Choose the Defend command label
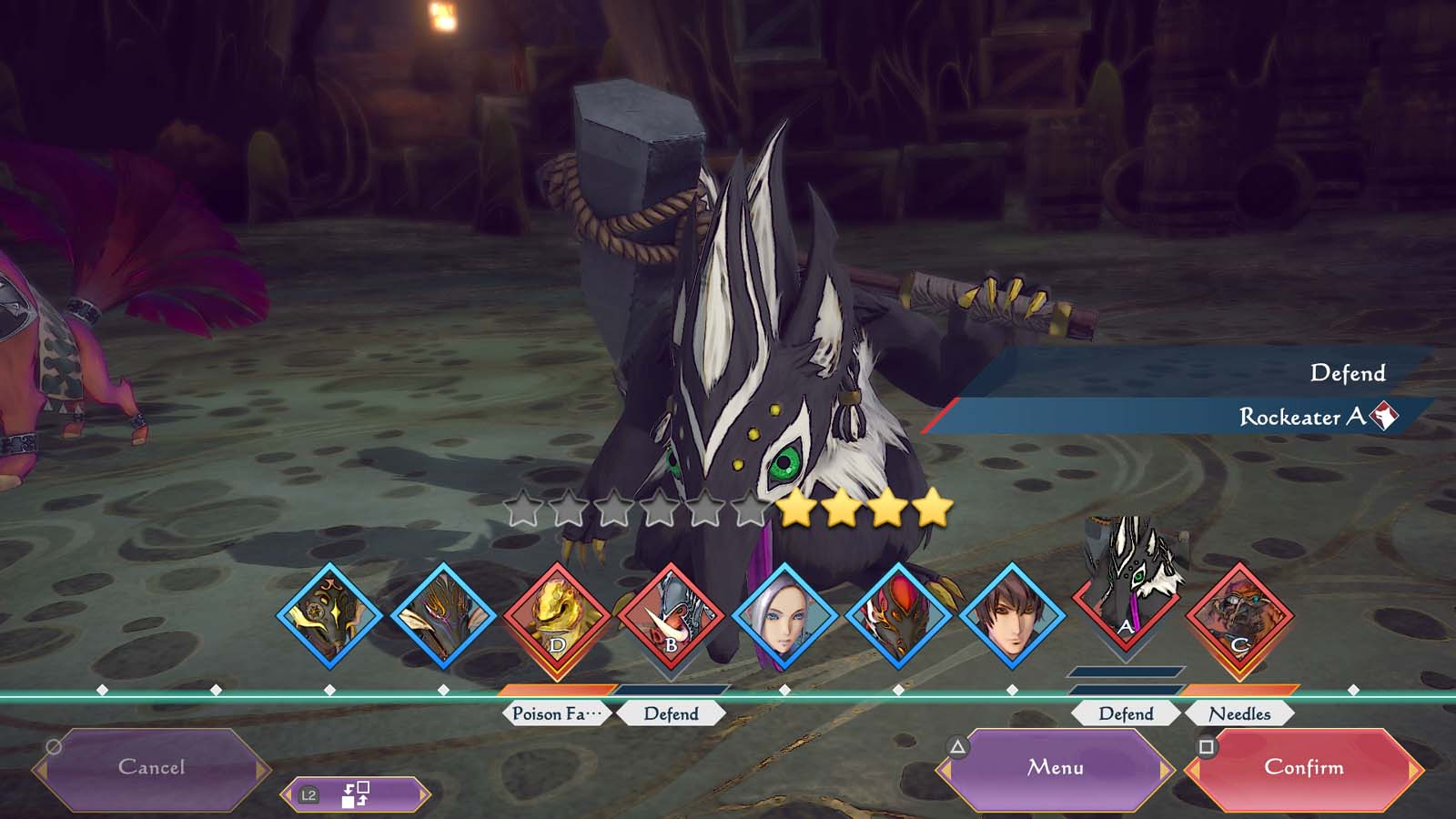Screen dimensions: 1456x819 point(1347,373)
